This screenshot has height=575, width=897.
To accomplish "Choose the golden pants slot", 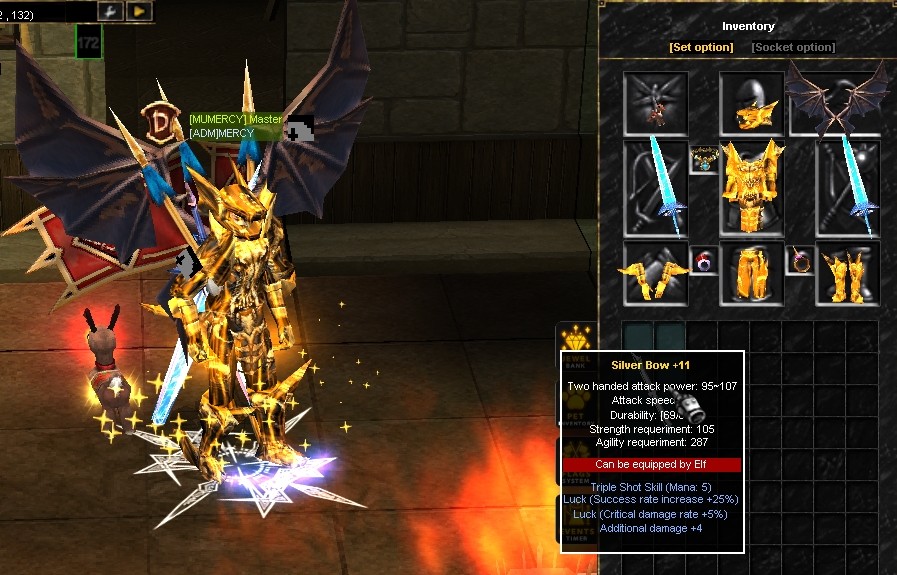I will click(751, 273).
